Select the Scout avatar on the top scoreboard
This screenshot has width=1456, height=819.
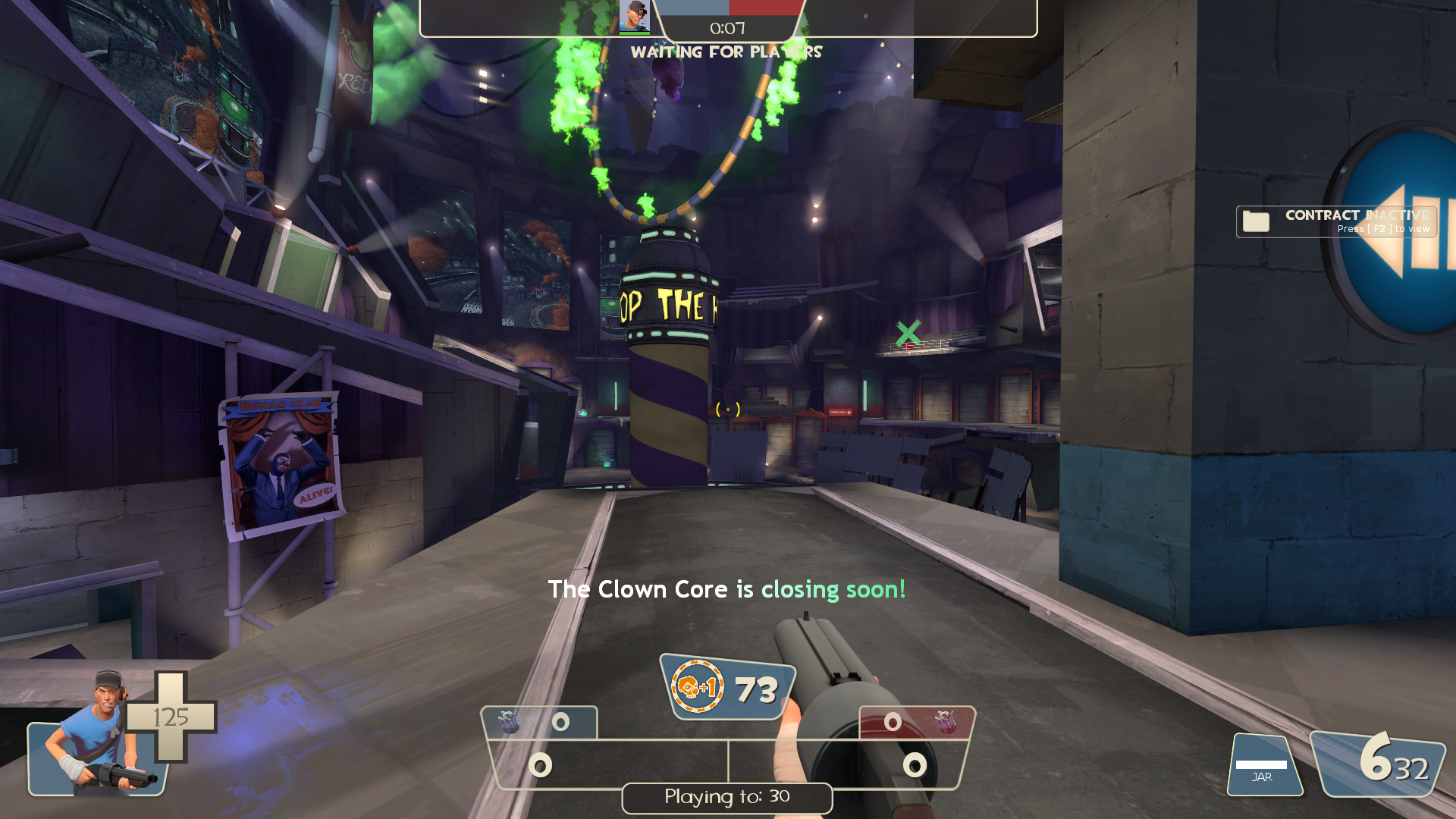pos(634,17)
